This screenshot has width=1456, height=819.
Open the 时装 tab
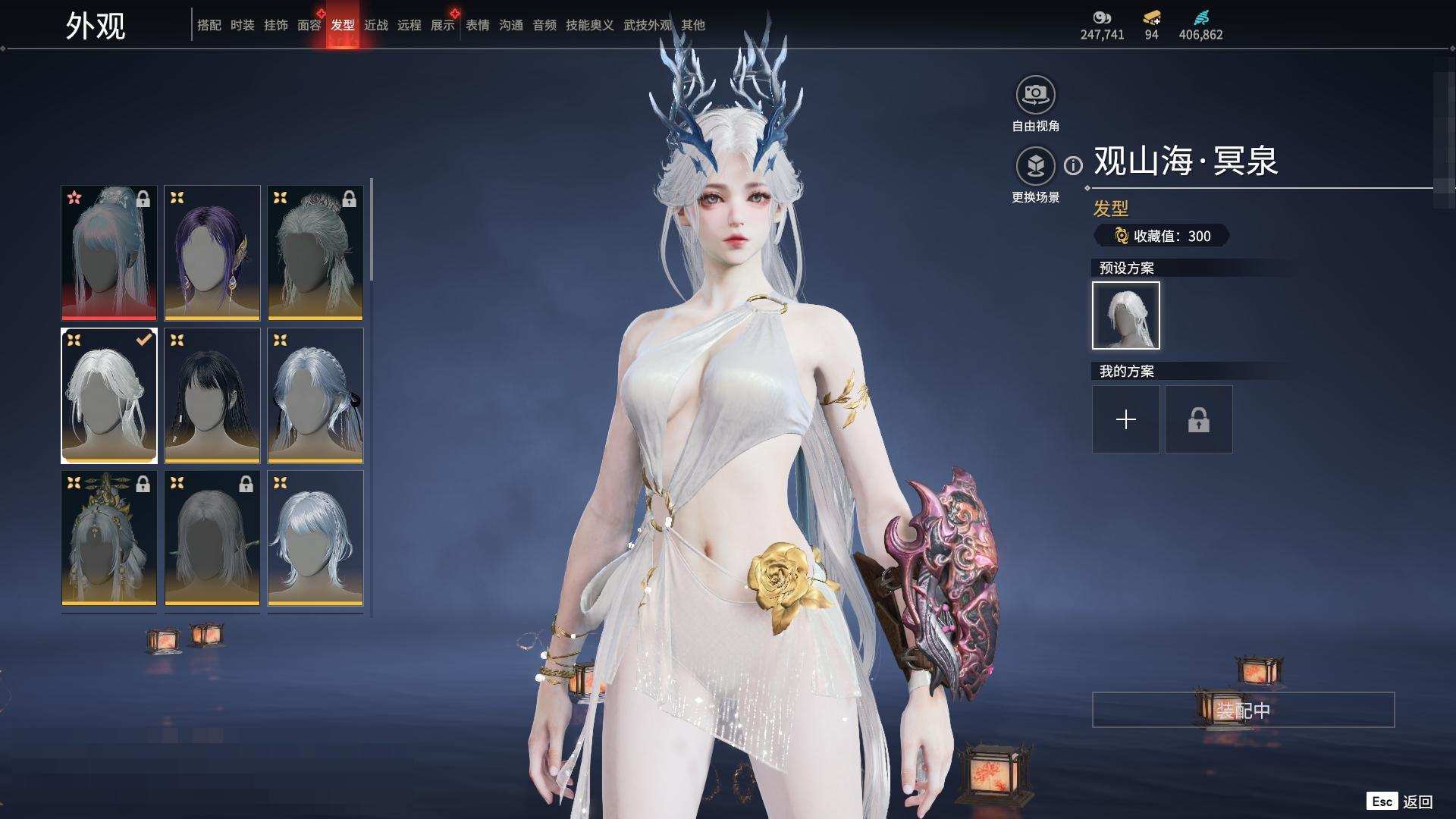pos(242,25)
